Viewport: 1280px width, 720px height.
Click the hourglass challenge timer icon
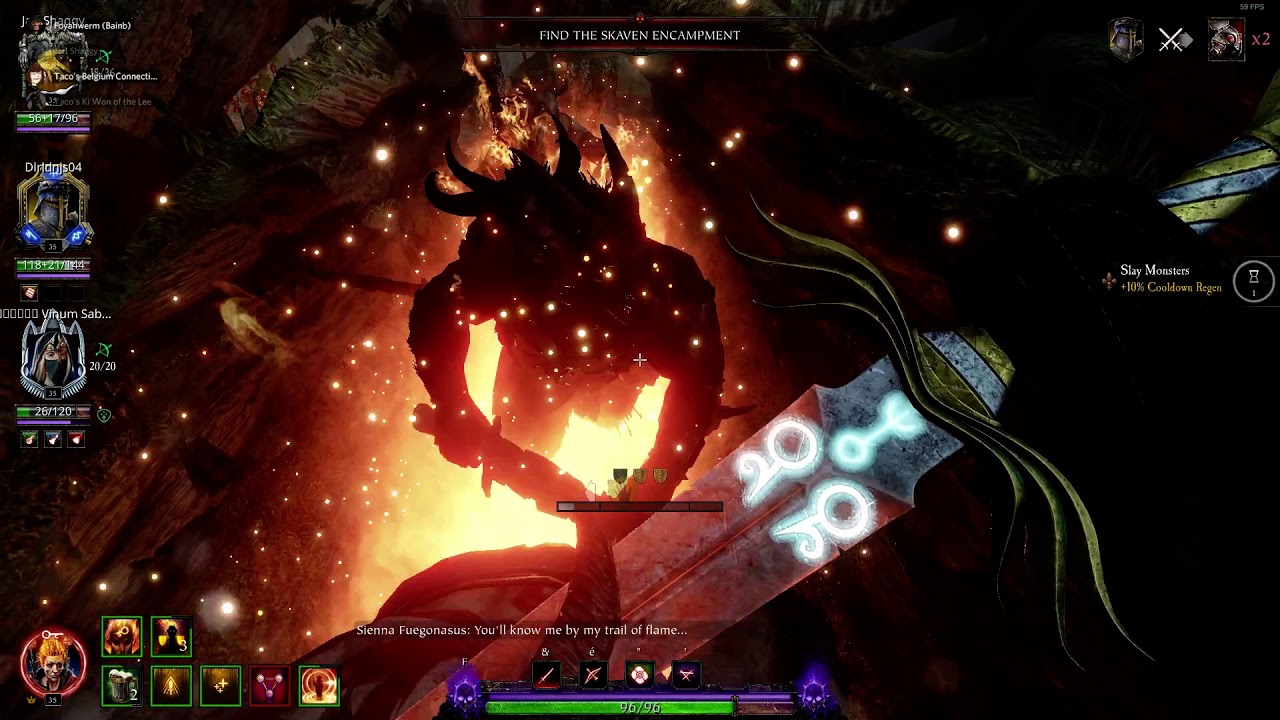point(1253,280)
